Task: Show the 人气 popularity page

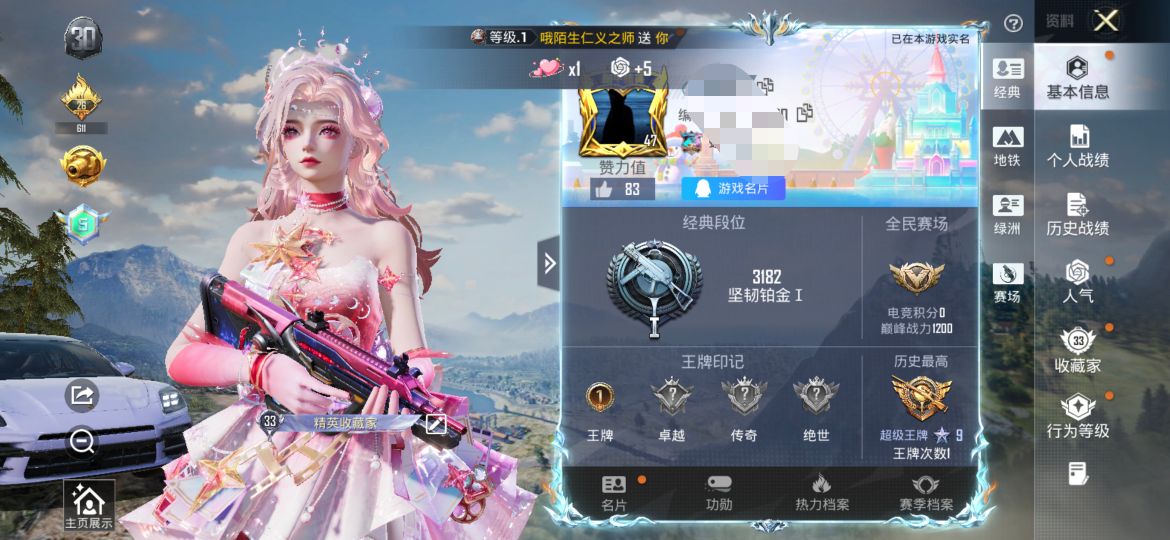Action: coord(1077,282)
